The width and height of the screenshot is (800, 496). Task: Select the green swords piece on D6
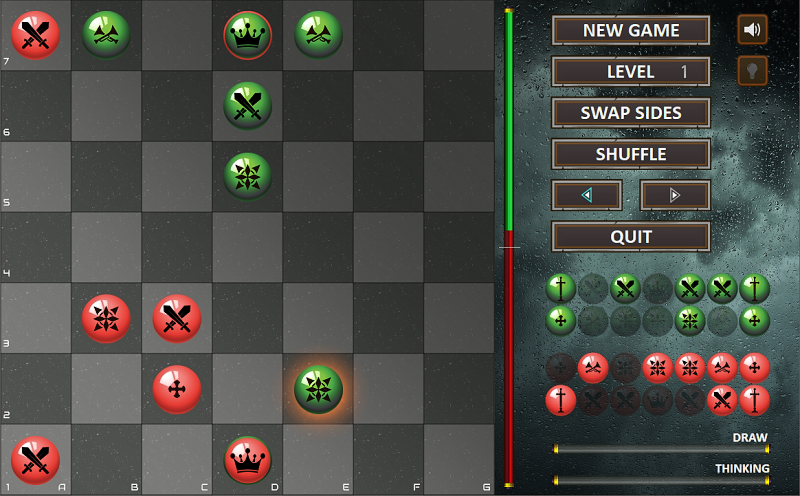(x=247, y=106)
